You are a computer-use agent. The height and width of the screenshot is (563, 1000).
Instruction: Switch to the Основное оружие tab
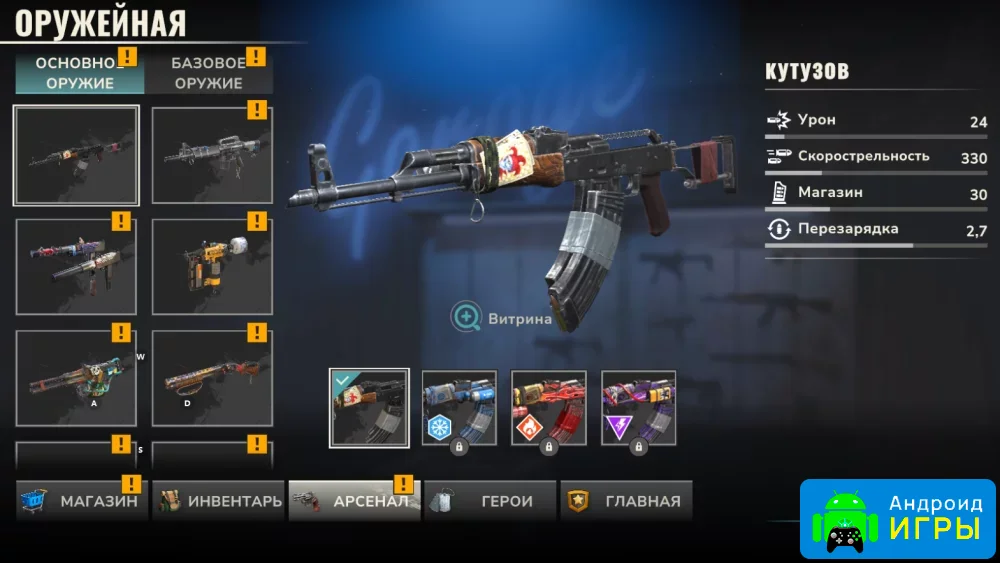coord(79,73)
